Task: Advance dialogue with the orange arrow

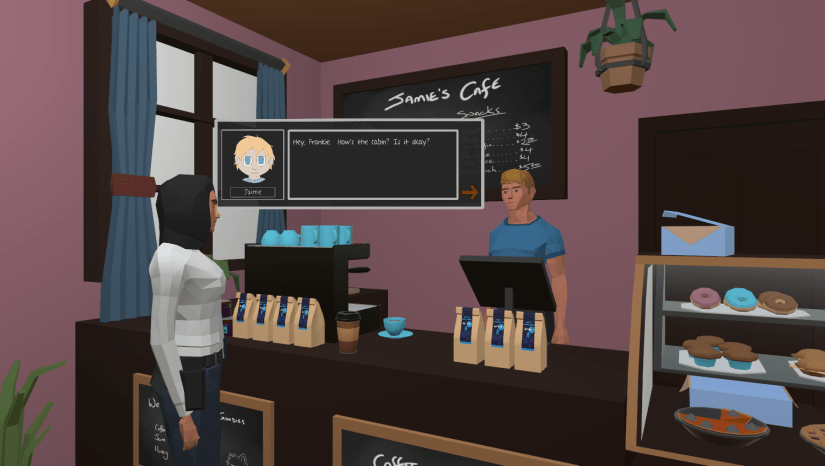Action: coord(469,192)
